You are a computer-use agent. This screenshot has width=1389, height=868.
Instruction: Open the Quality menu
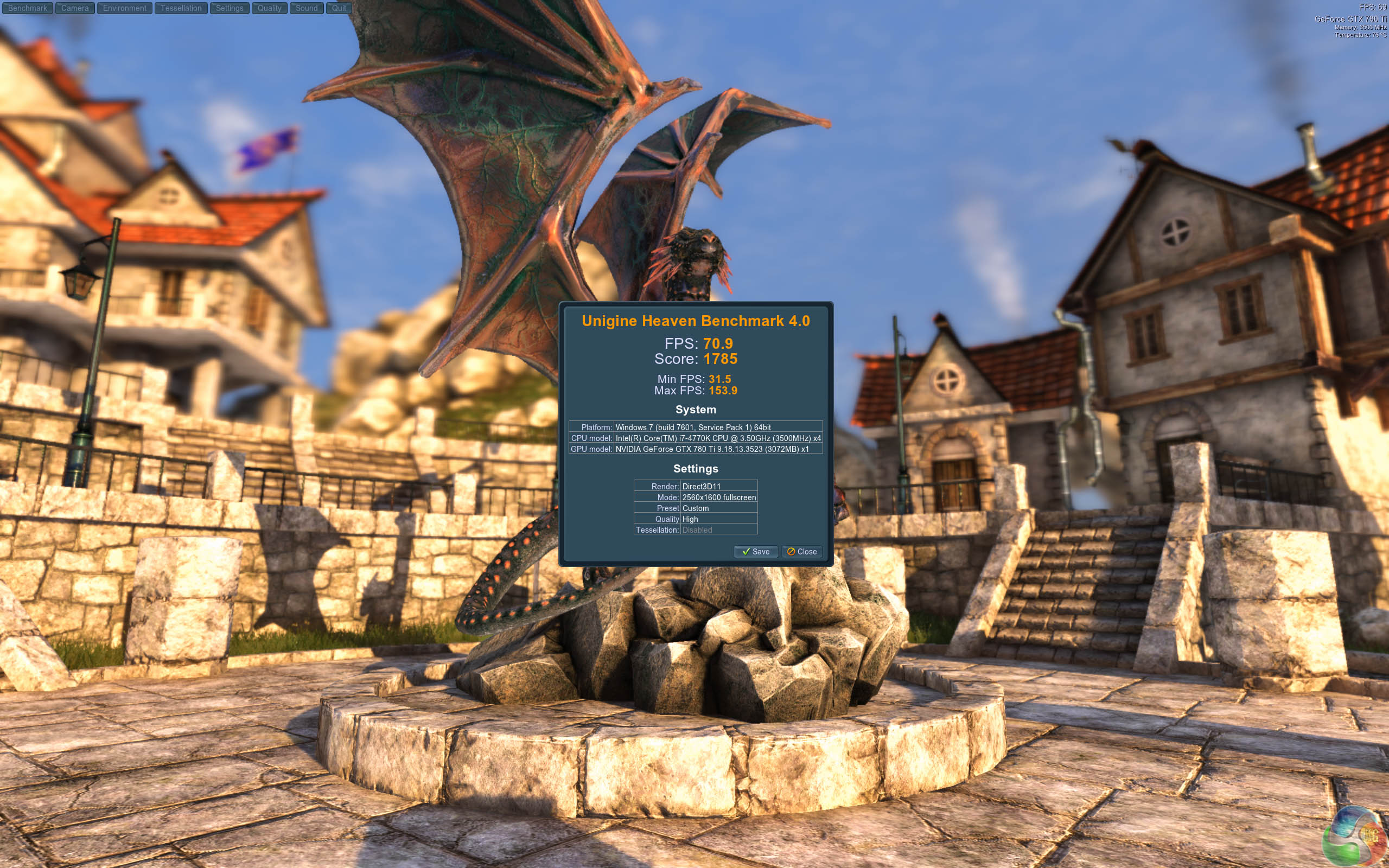[x=269, y=8]
